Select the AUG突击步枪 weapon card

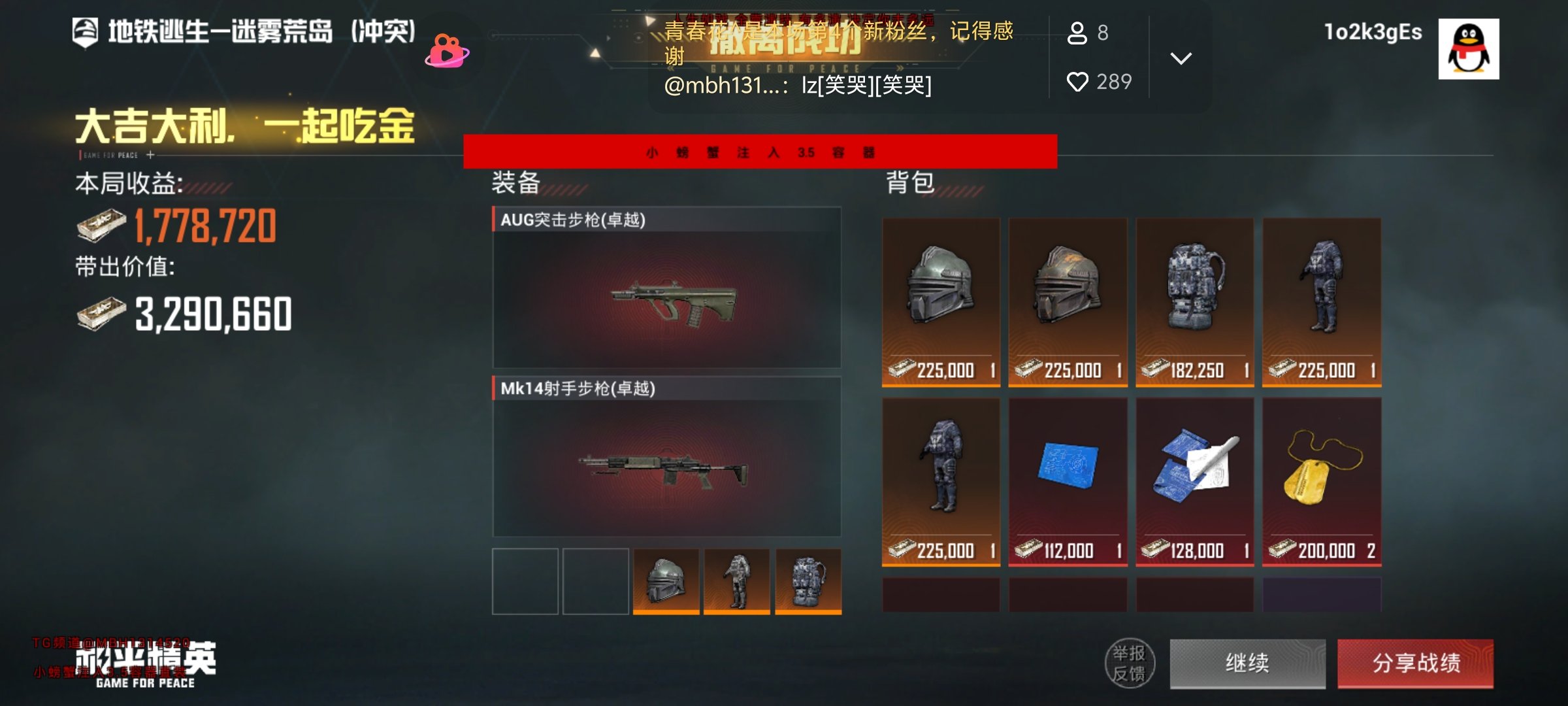[x=666, y=288]
